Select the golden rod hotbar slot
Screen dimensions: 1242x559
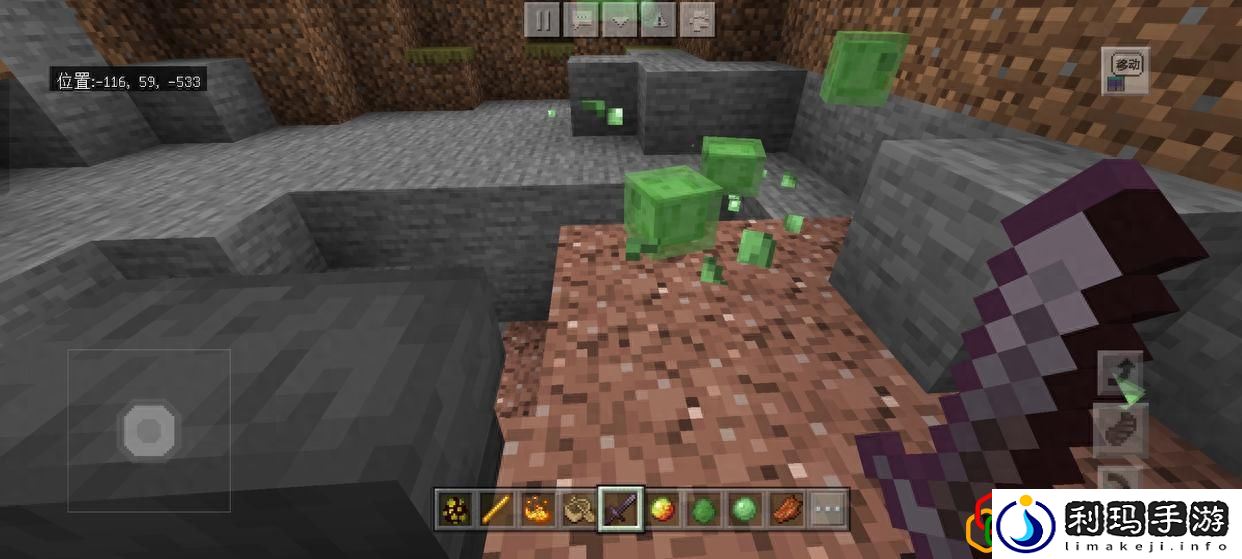[494, 509]
